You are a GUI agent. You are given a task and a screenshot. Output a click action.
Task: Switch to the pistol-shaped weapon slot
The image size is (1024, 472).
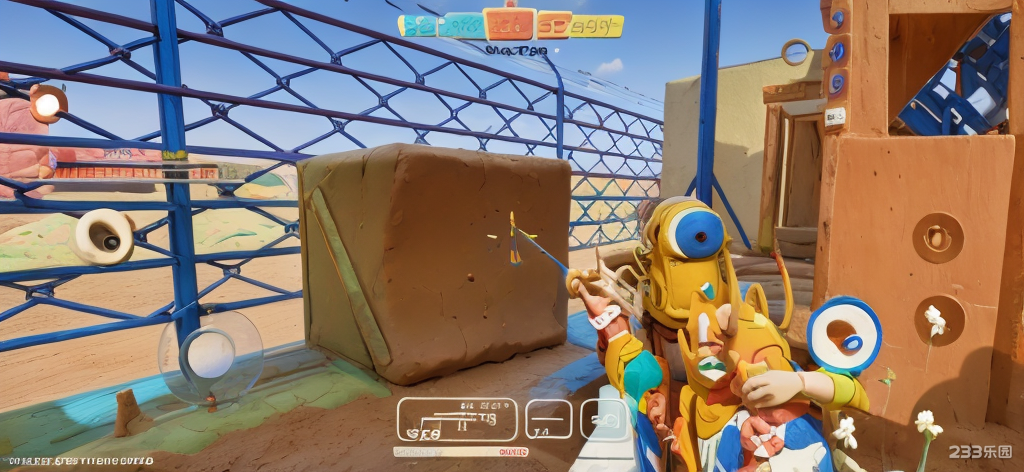604,419
